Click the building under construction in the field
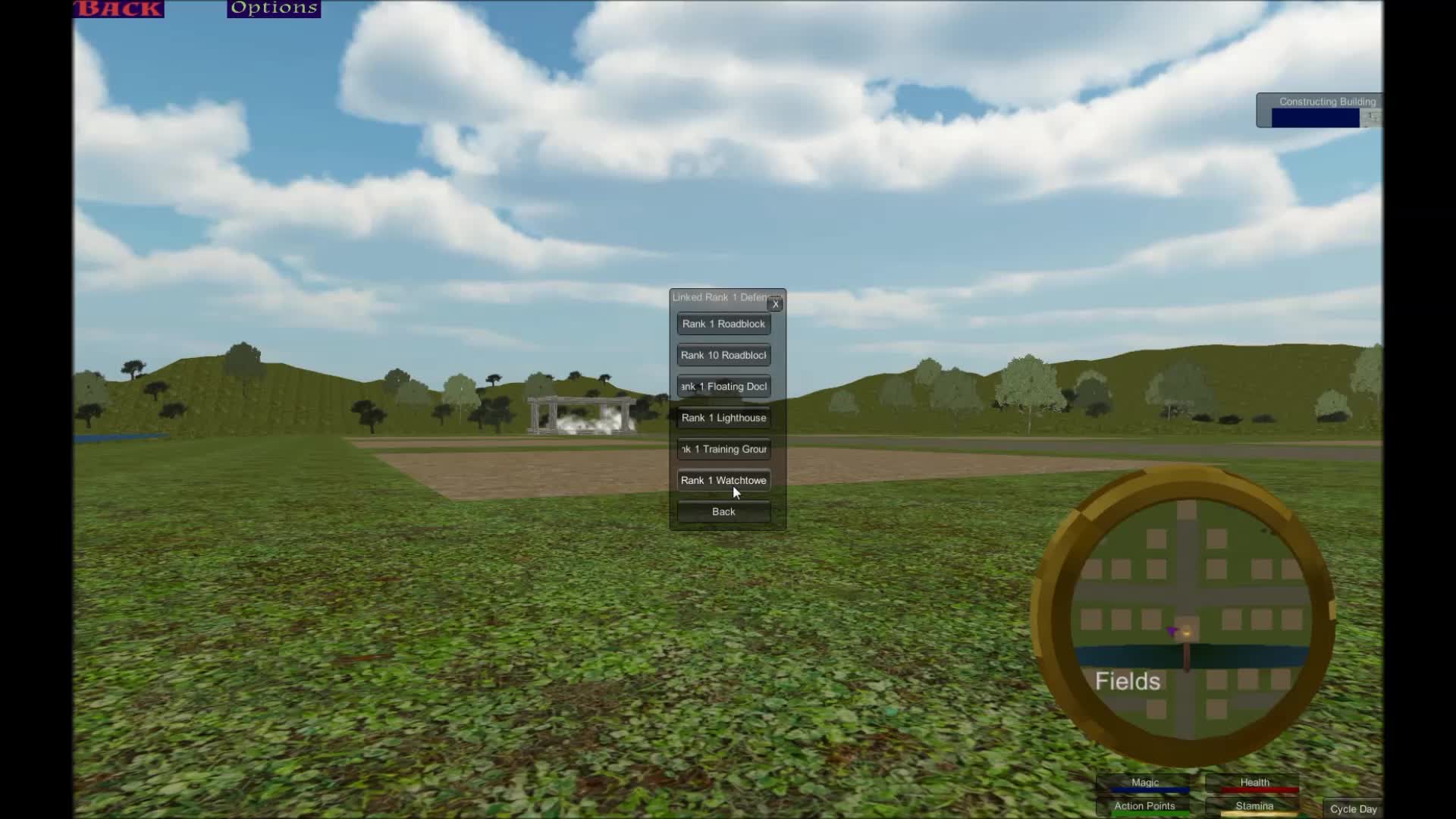1456x819 pixels. (580, 413)
